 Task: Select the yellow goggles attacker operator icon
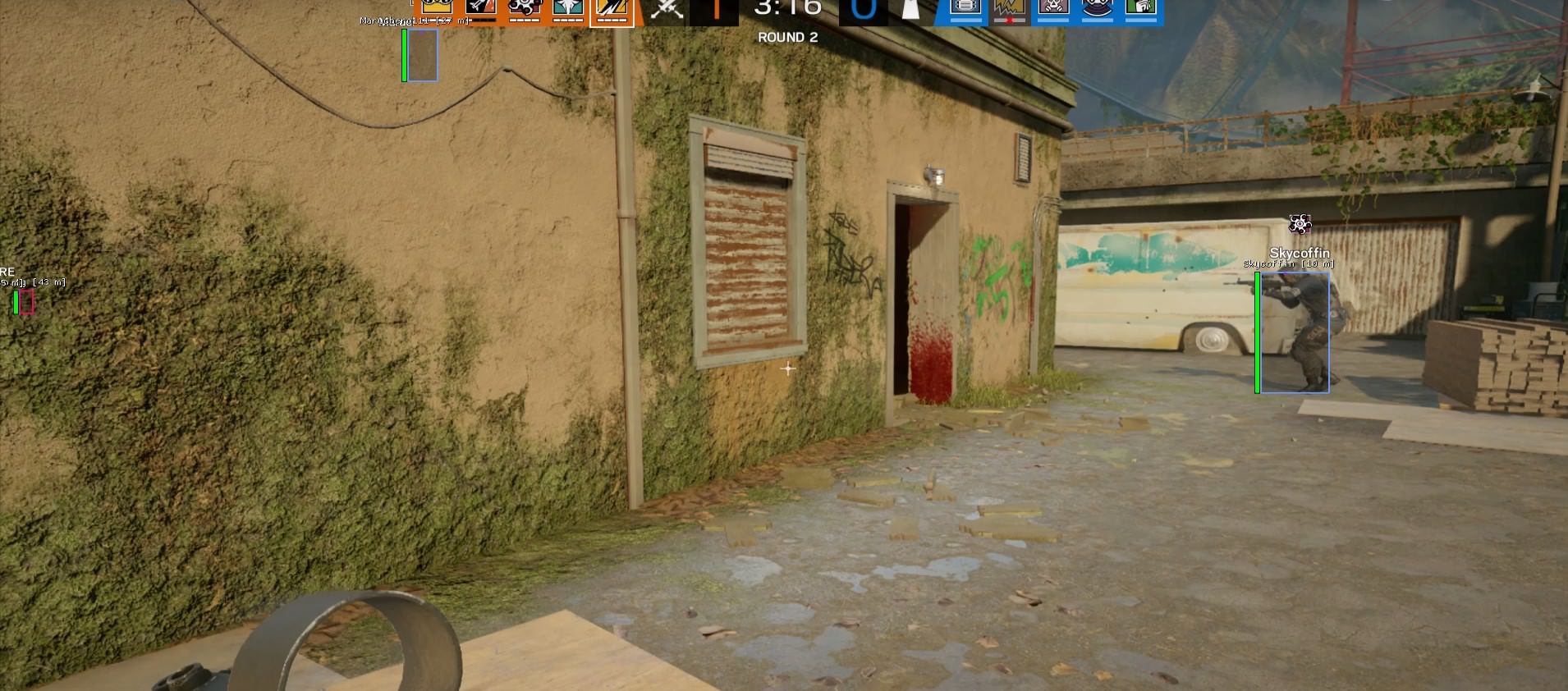tap(437, 8)
